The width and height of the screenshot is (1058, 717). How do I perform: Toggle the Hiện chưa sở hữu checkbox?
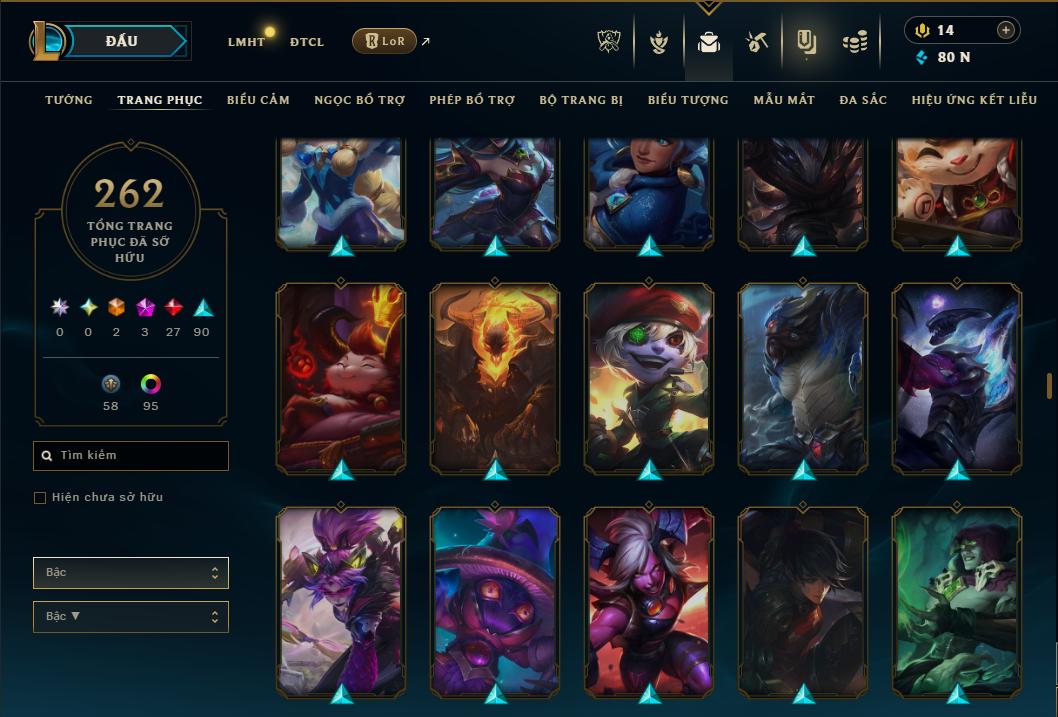point(40,498)
